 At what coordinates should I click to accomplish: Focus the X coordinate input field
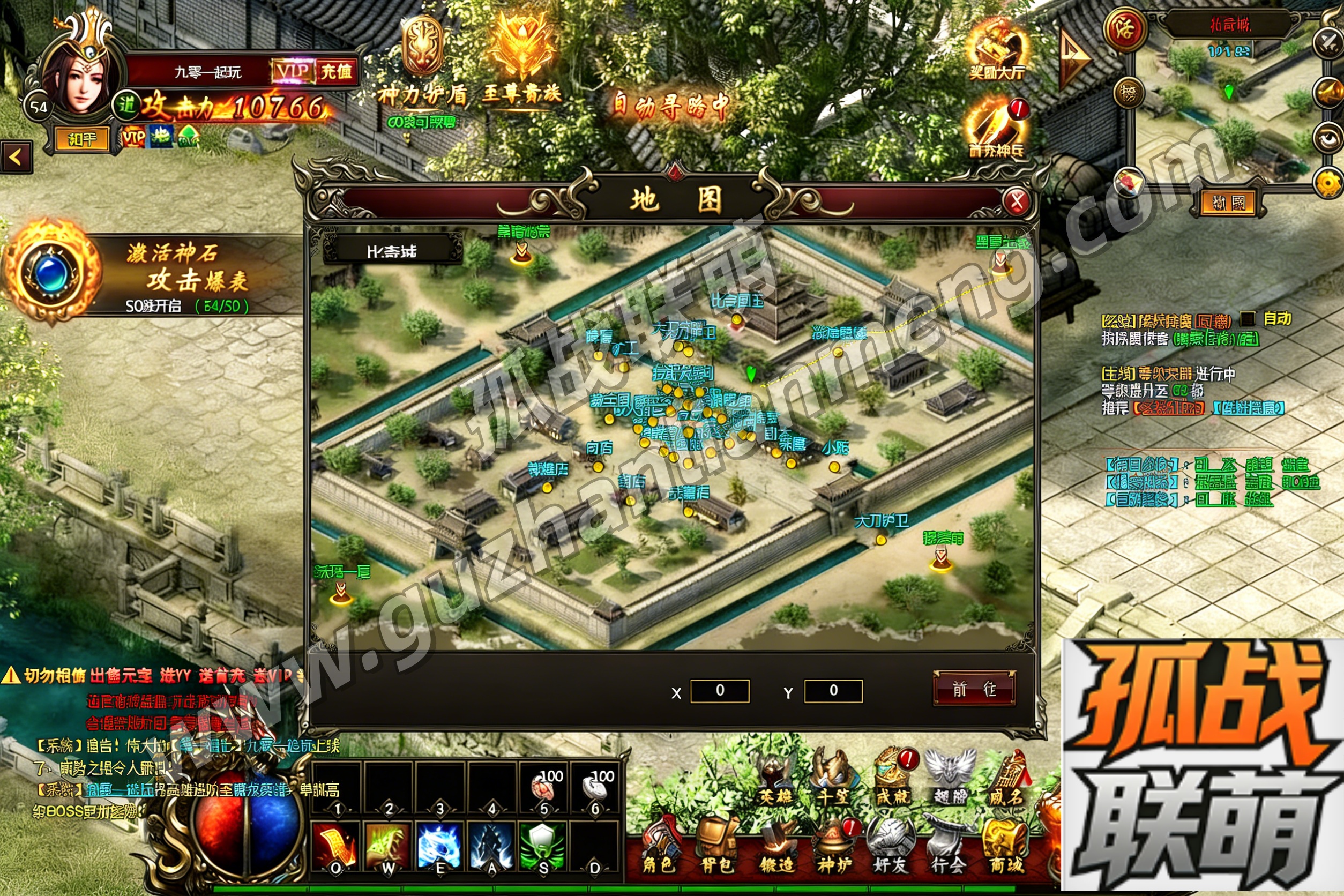[720, 691]
